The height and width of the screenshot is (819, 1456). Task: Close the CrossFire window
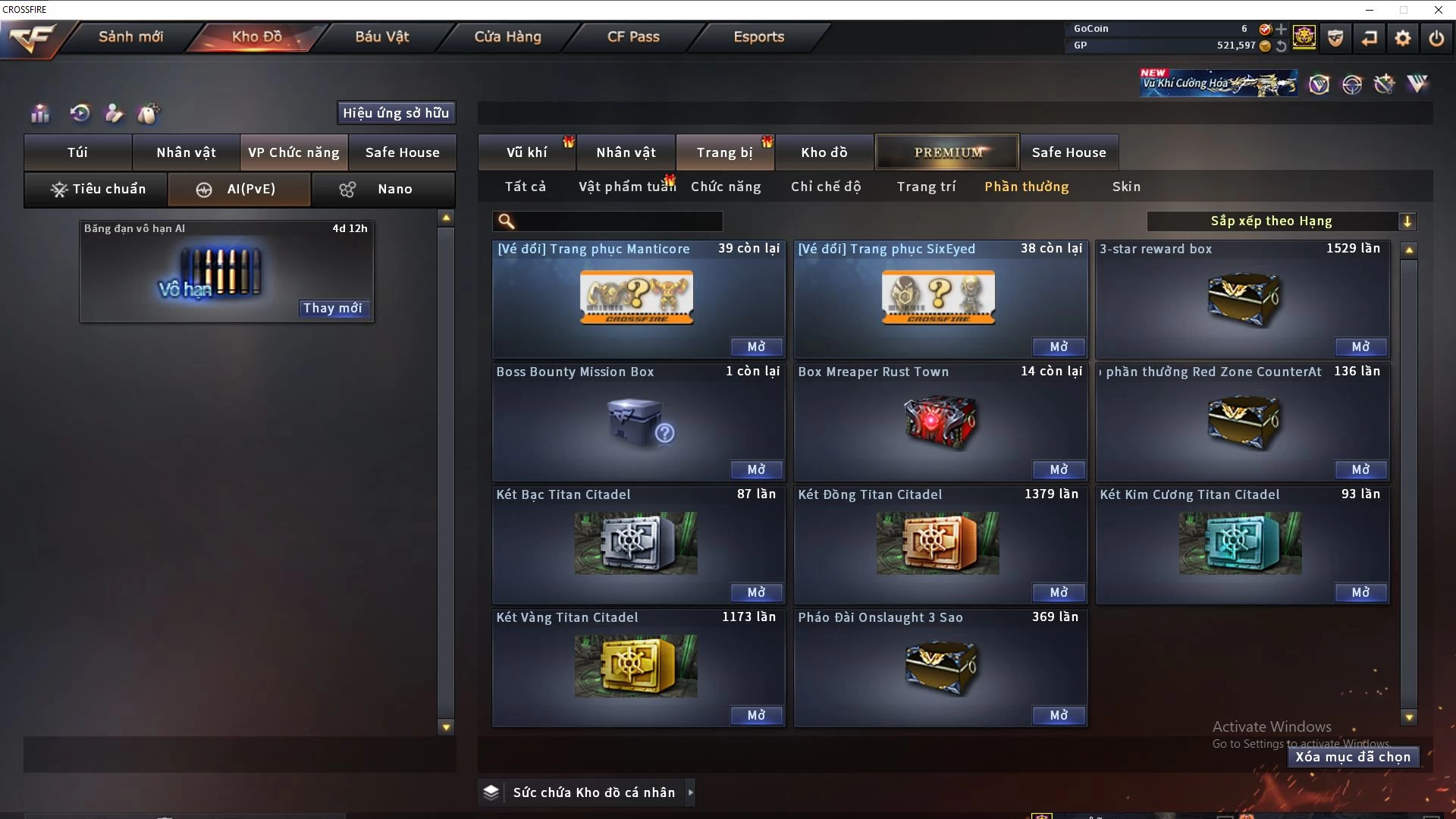pos(1438,10)
